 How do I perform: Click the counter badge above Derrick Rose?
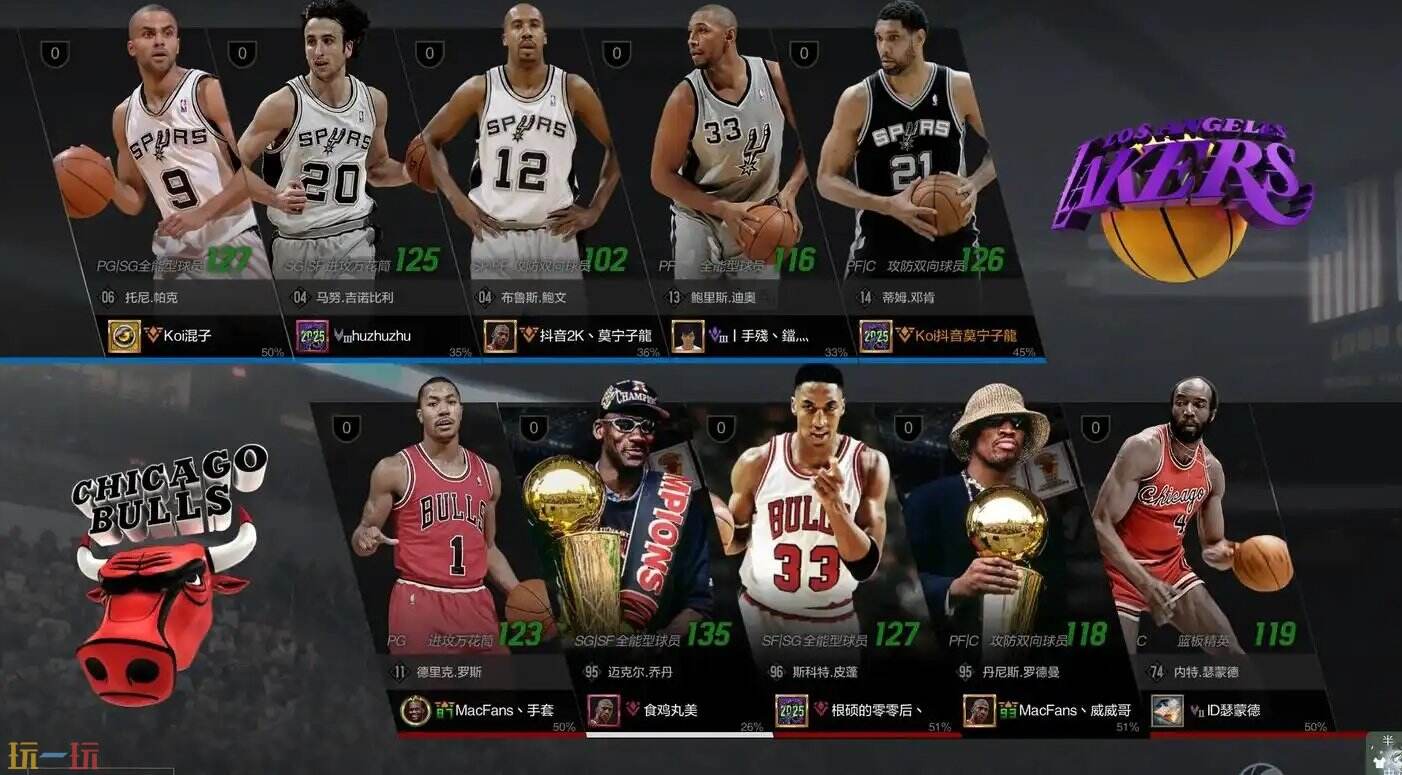coord(346,428)
